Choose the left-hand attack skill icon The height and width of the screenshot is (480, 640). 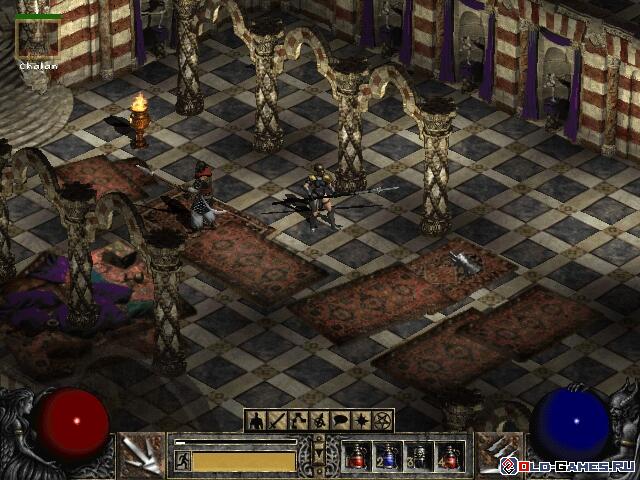point(142,455)
